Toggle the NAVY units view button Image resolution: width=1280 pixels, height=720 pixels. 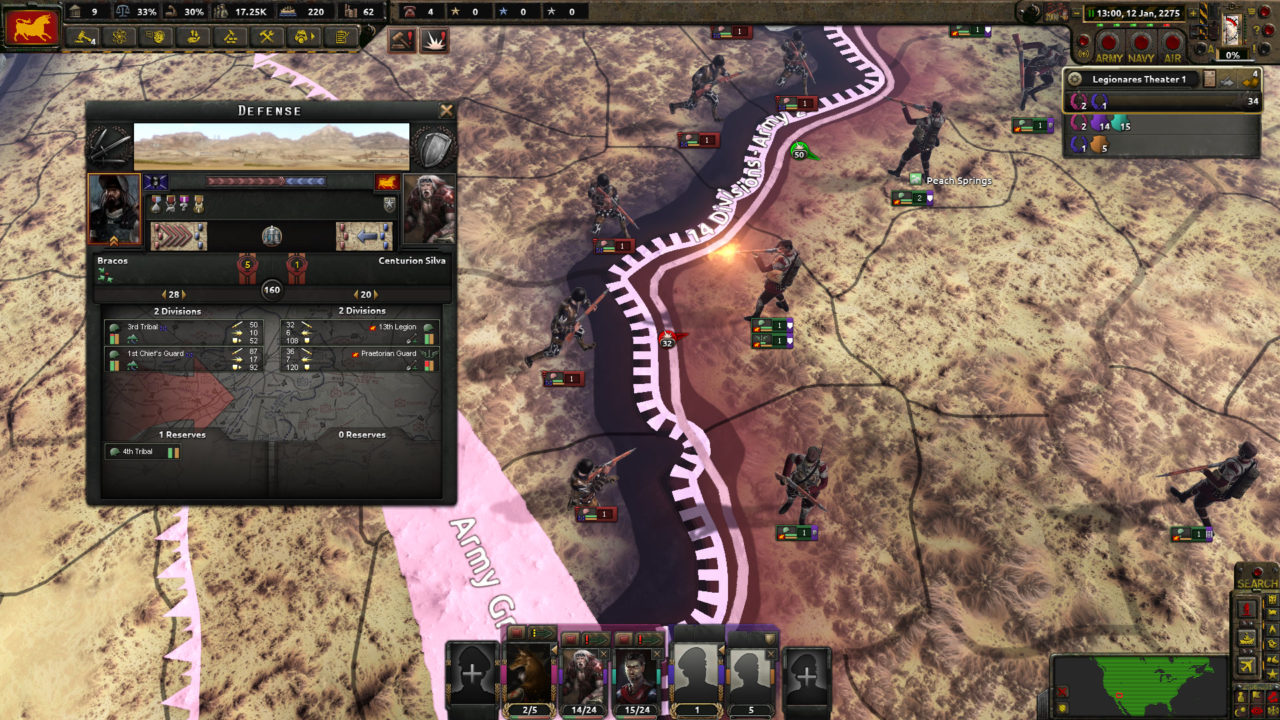[x=1141, y=39]
